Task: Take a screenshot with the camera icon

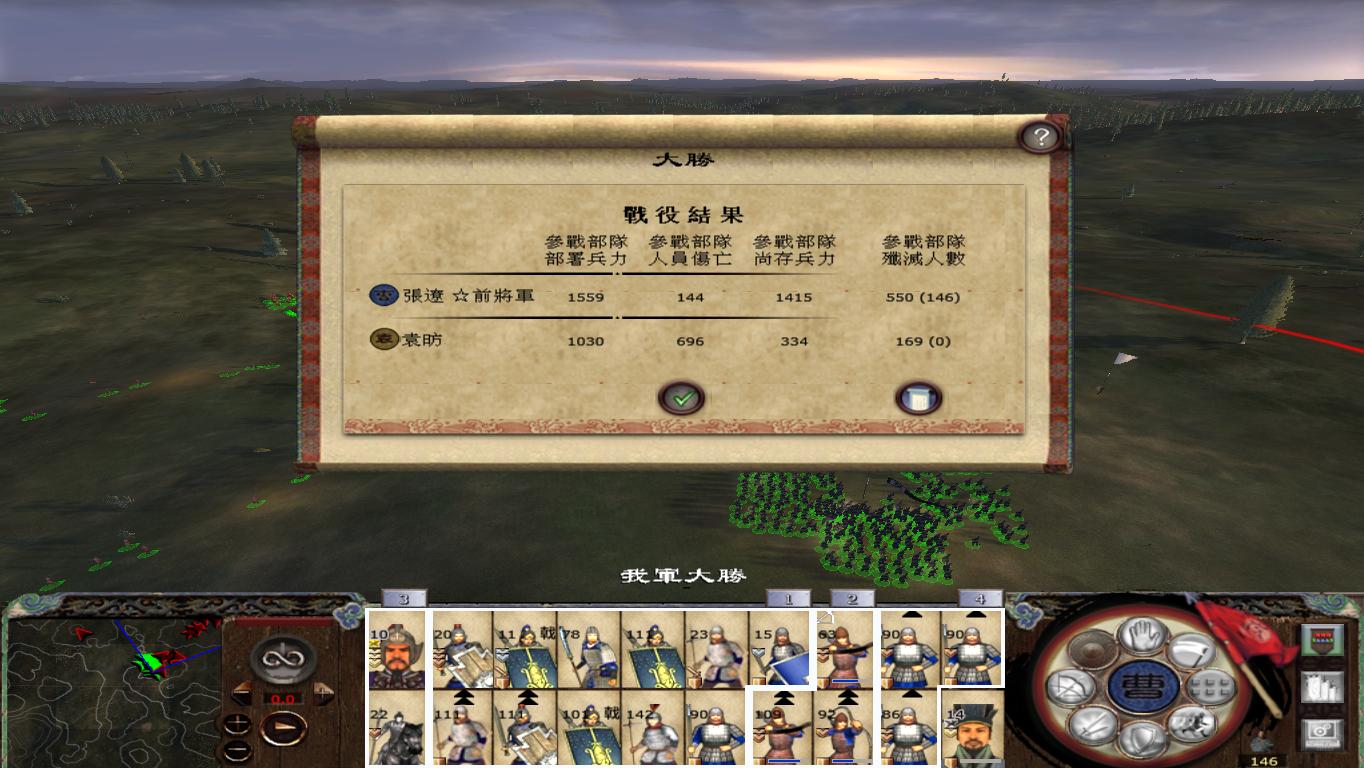Action: pyautogui.click(x=1322, y=730)
